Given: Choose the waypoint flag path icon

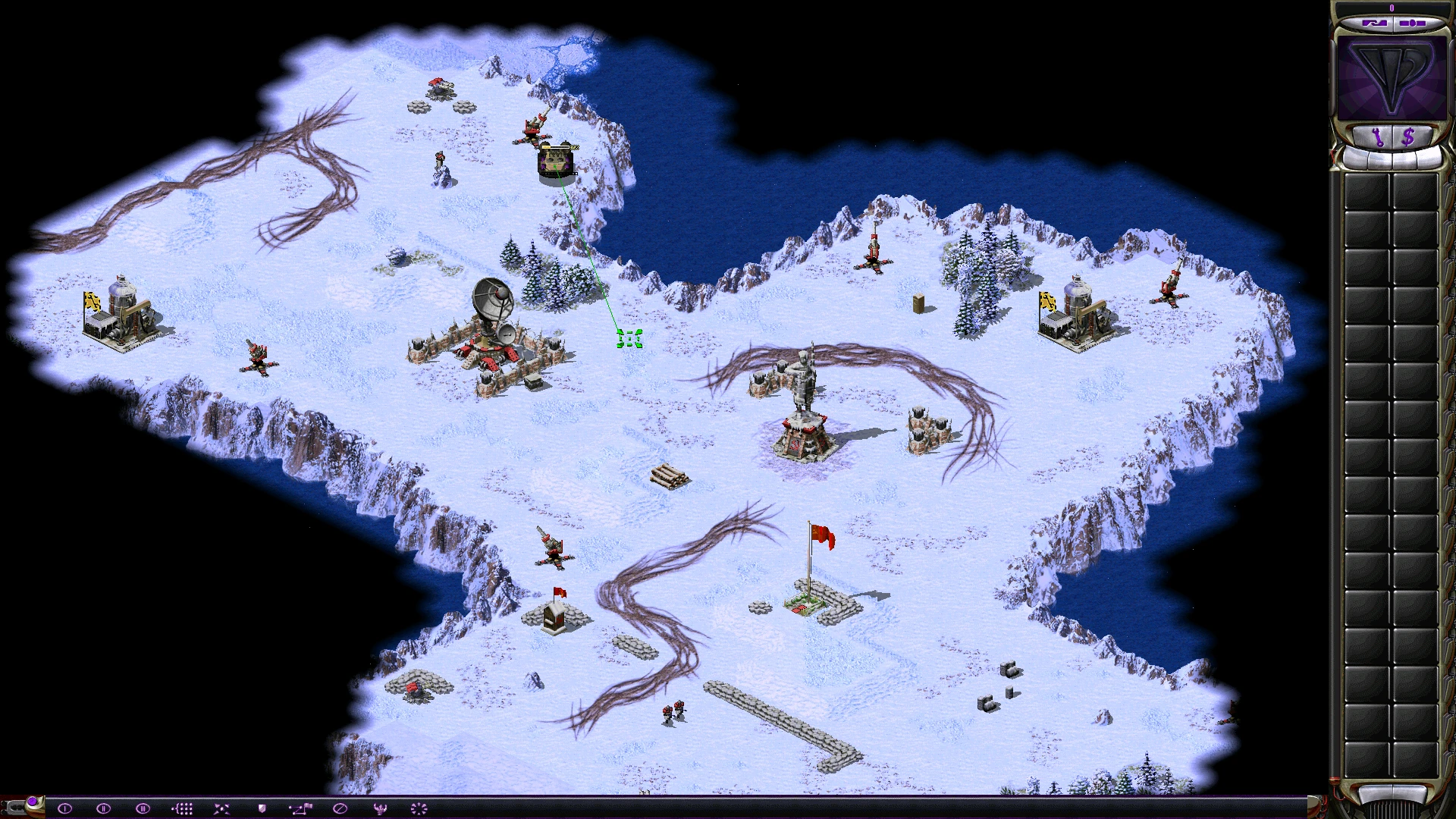Looking at the screenshot, I should pyautogui.click(x=300, y=808).
